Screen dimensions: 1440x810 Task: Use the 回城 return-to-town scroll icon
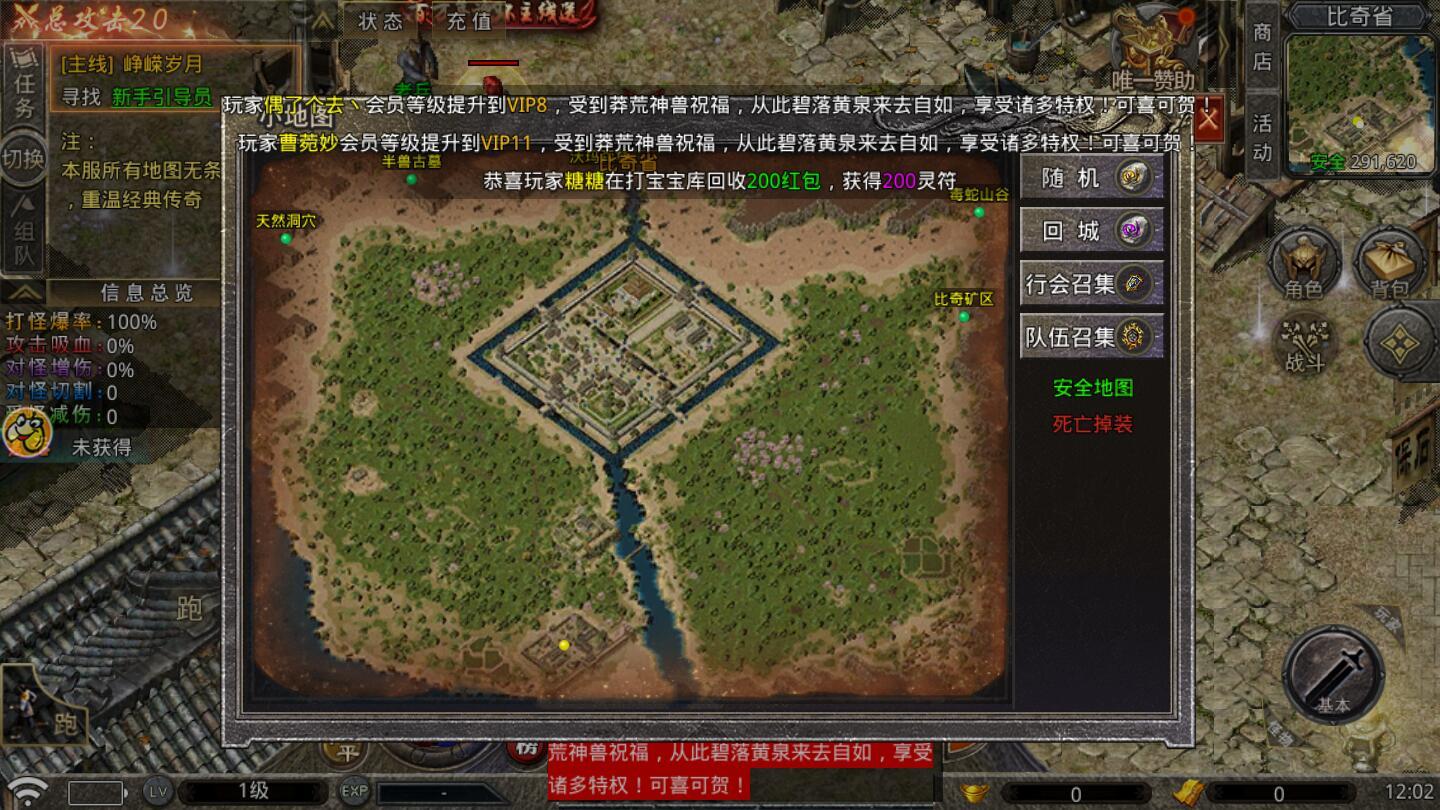[x=1092, y=230]
